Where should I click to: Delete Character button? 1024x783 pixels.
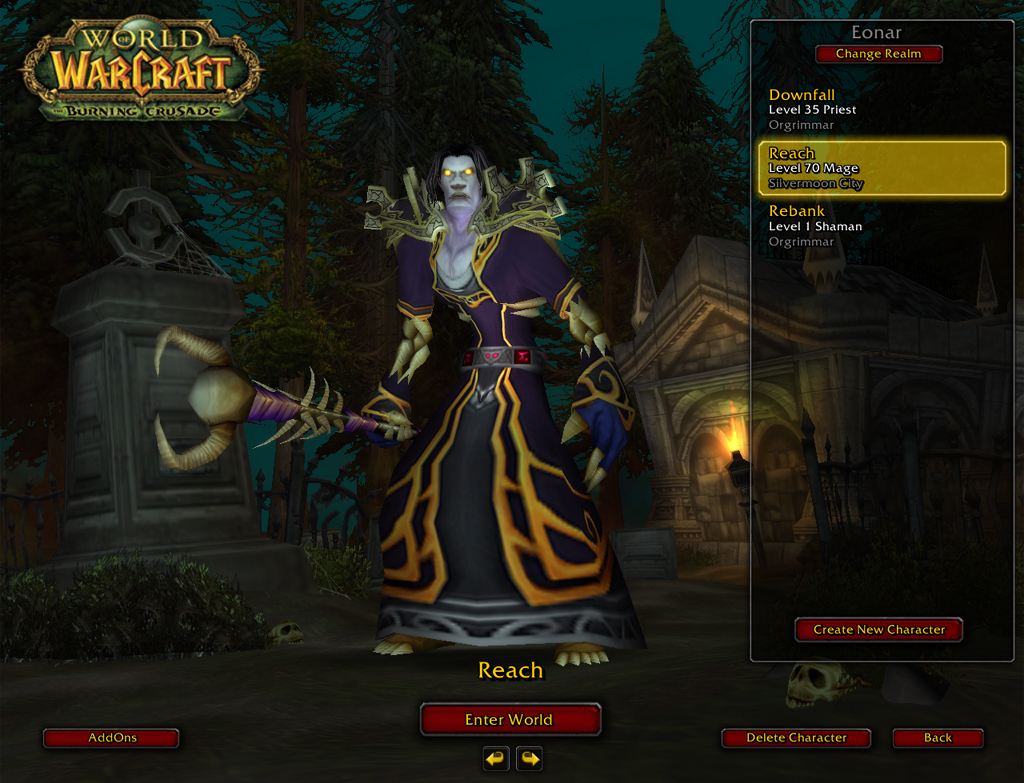(796, 738)
